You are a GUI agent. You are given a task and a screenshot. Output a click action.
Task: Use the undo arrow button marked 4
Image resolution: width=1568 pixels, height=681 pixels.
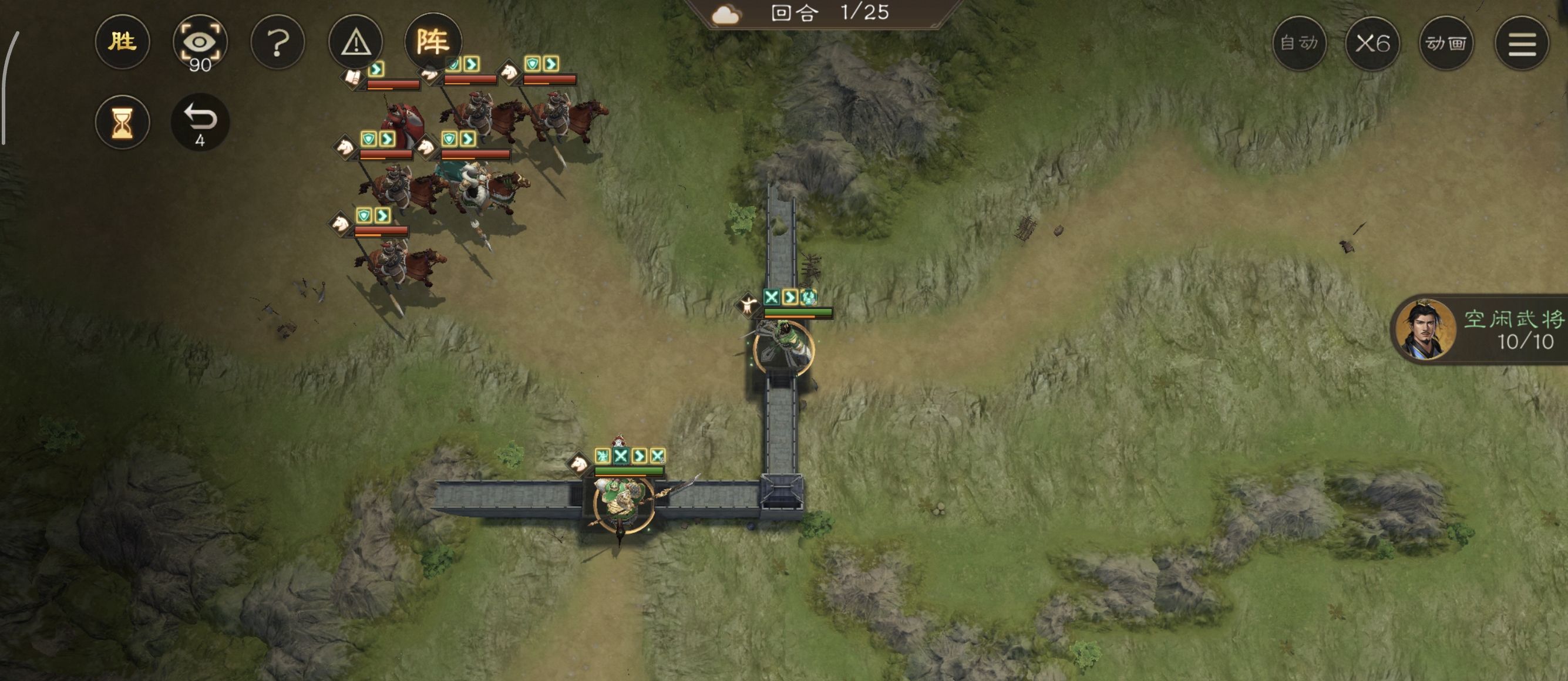point(200,122)
